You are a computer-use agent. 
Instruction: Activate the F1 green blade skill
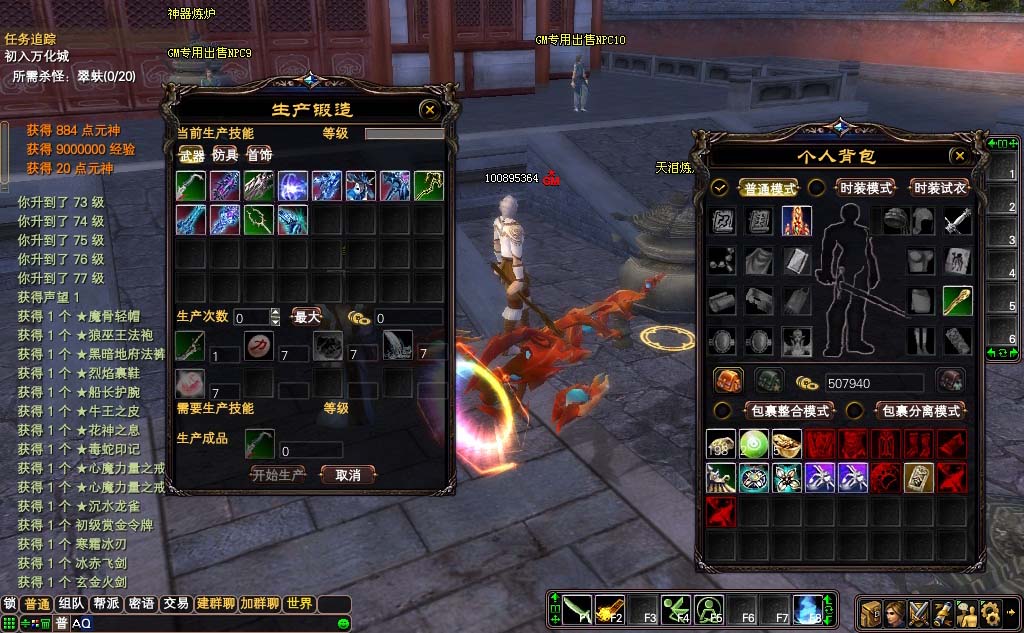click(x=576, y=608)
